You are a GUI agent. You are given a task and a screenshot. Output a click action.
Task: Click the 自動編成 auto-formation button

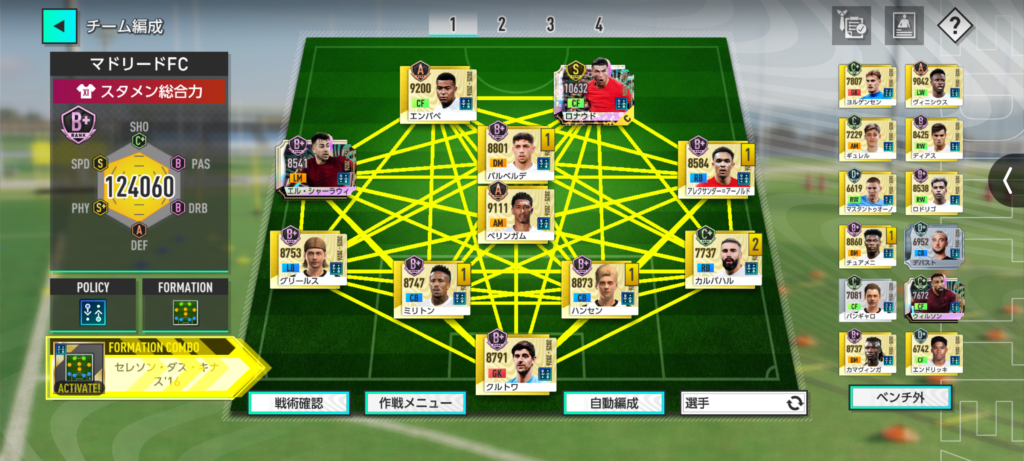pyautogui.click(x=614, y=403)
